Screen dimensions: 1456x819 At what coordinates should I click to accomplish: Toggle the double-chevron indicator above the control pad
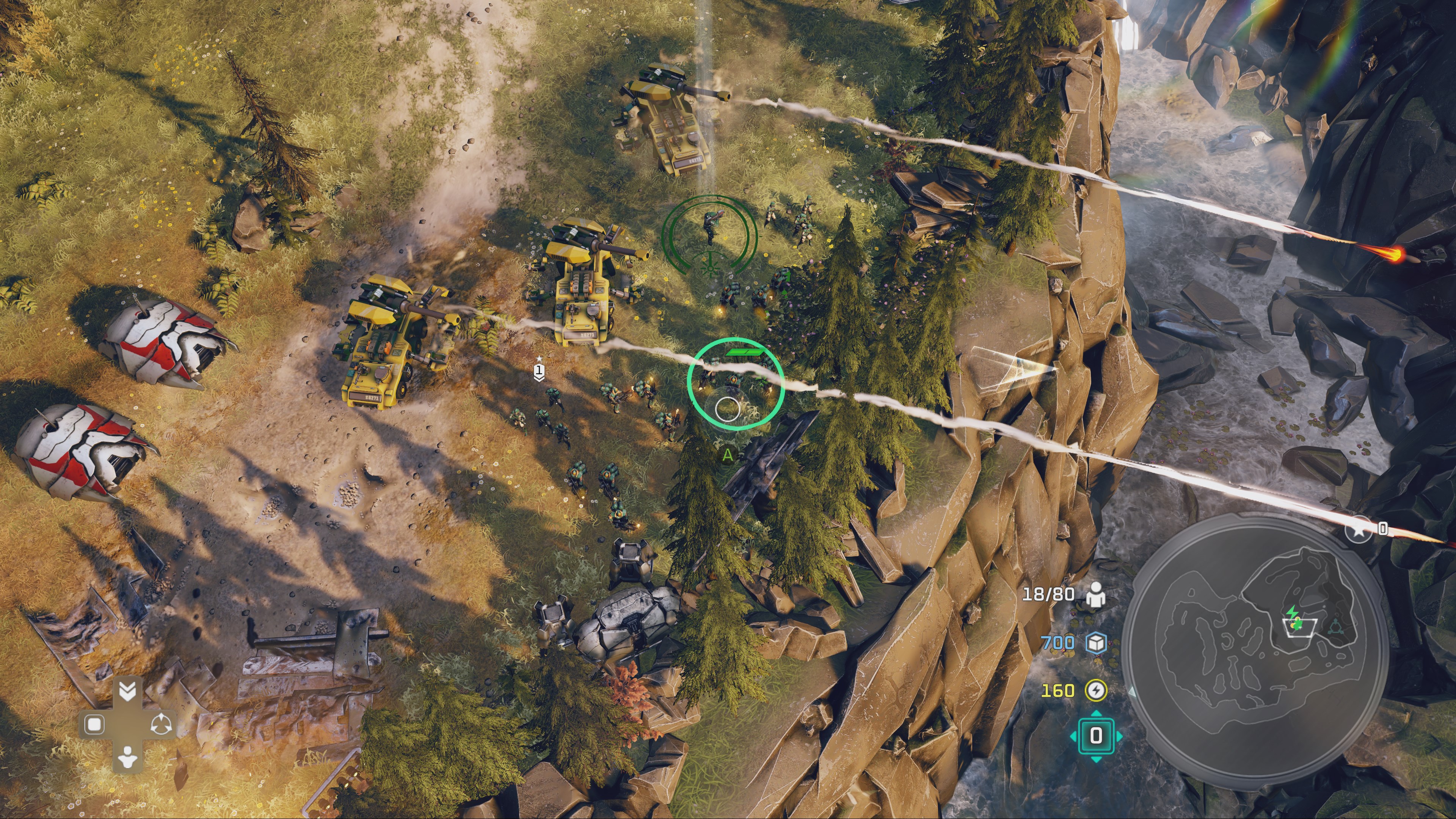(127, 691)
